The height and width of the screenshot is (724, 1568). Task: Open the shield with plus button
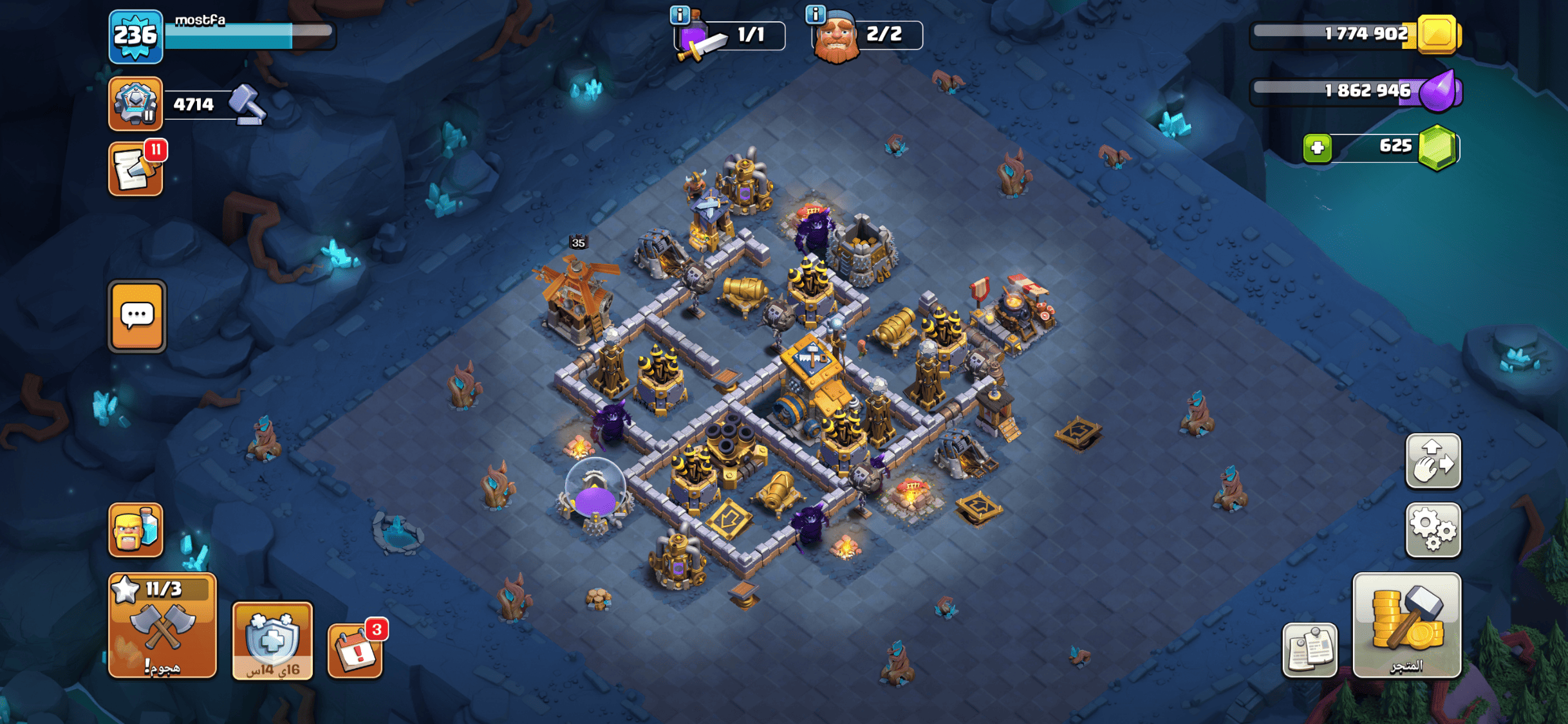click(272, 640)
